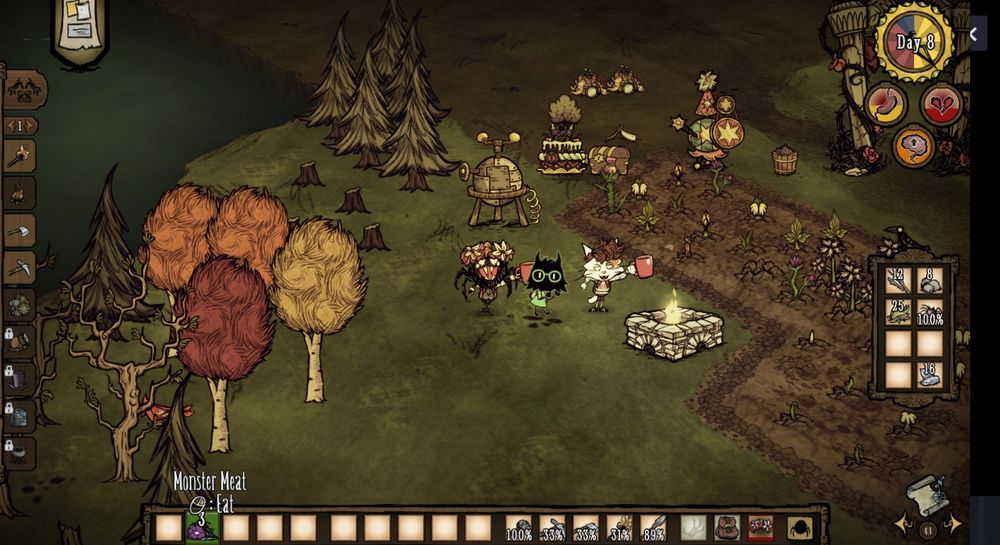Open the campfire crafting tab
Image resolution: width=1000 pixels, height=545 pixels.
(x=20, y=193)
